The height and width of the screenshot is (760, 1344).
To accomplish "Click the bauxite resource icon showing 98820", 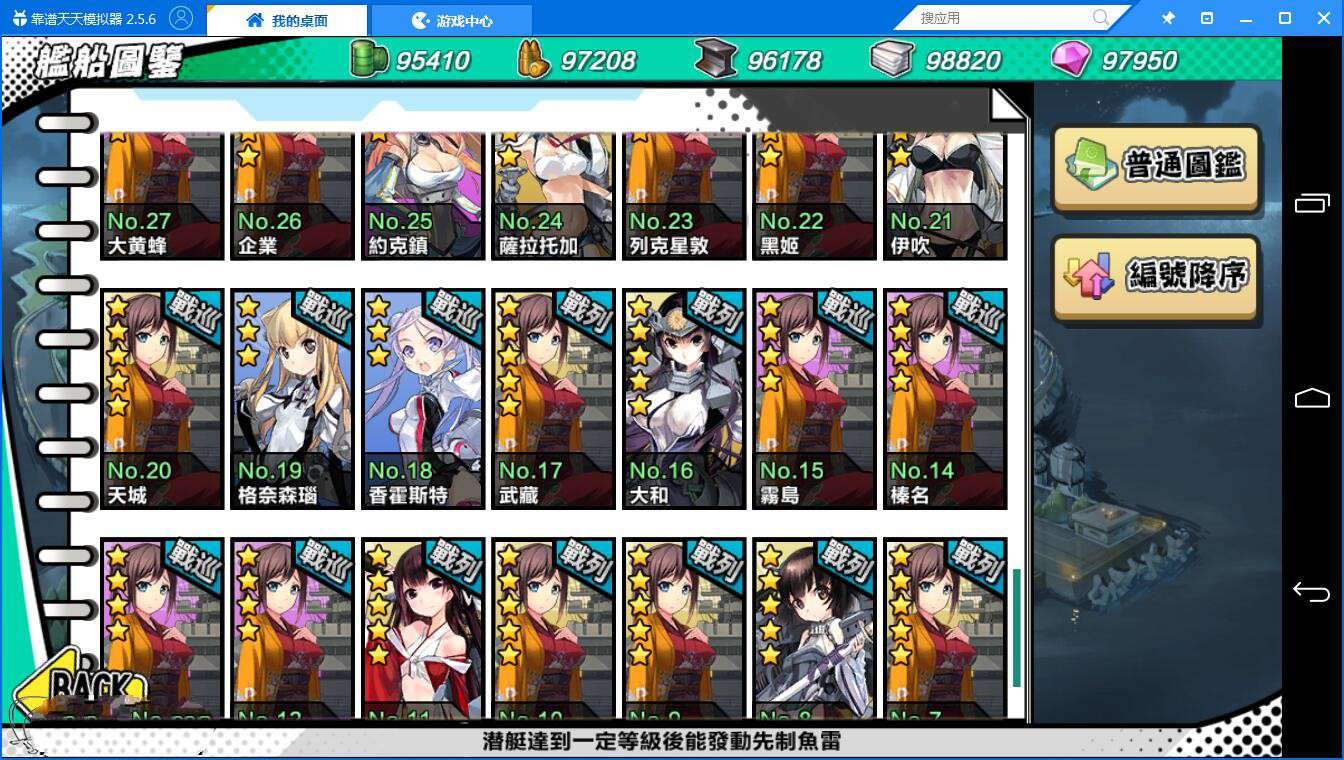I will click(x=891, y=59).
